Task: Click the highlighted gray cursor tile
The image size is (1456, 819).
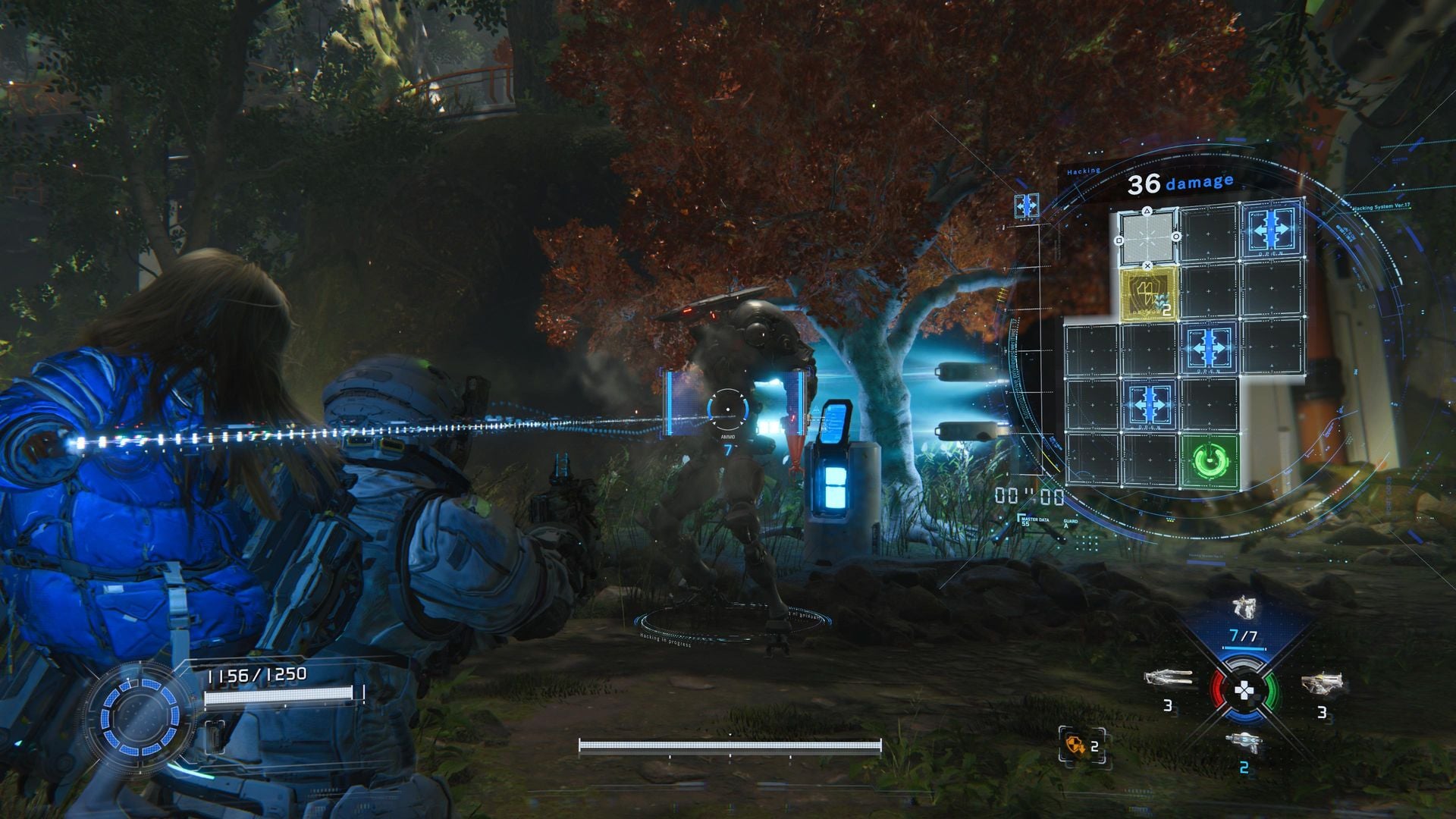Action: 1147,237
